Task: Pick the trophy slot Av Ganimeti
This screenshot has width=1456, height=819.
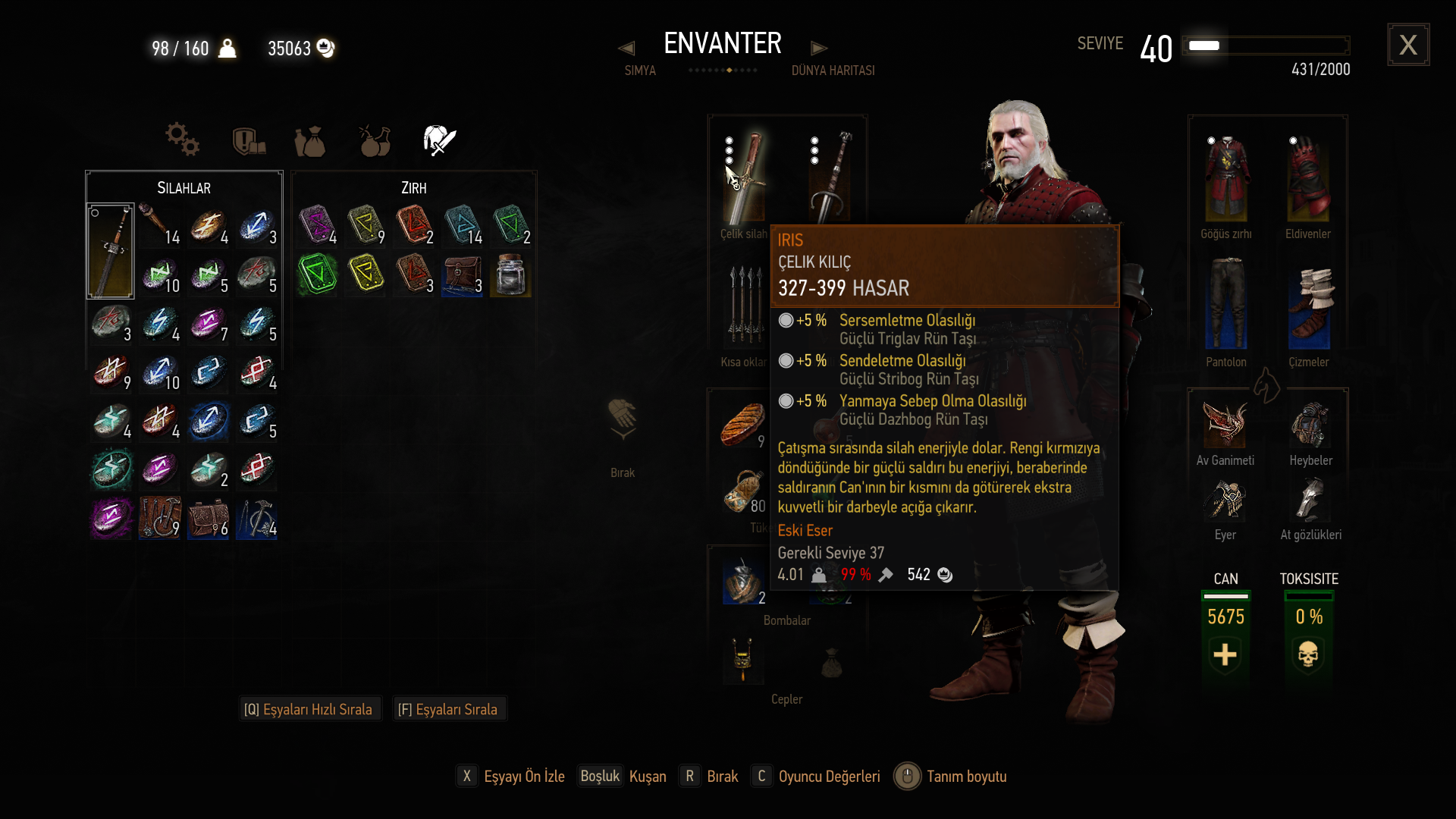Action: point(1225,425)
